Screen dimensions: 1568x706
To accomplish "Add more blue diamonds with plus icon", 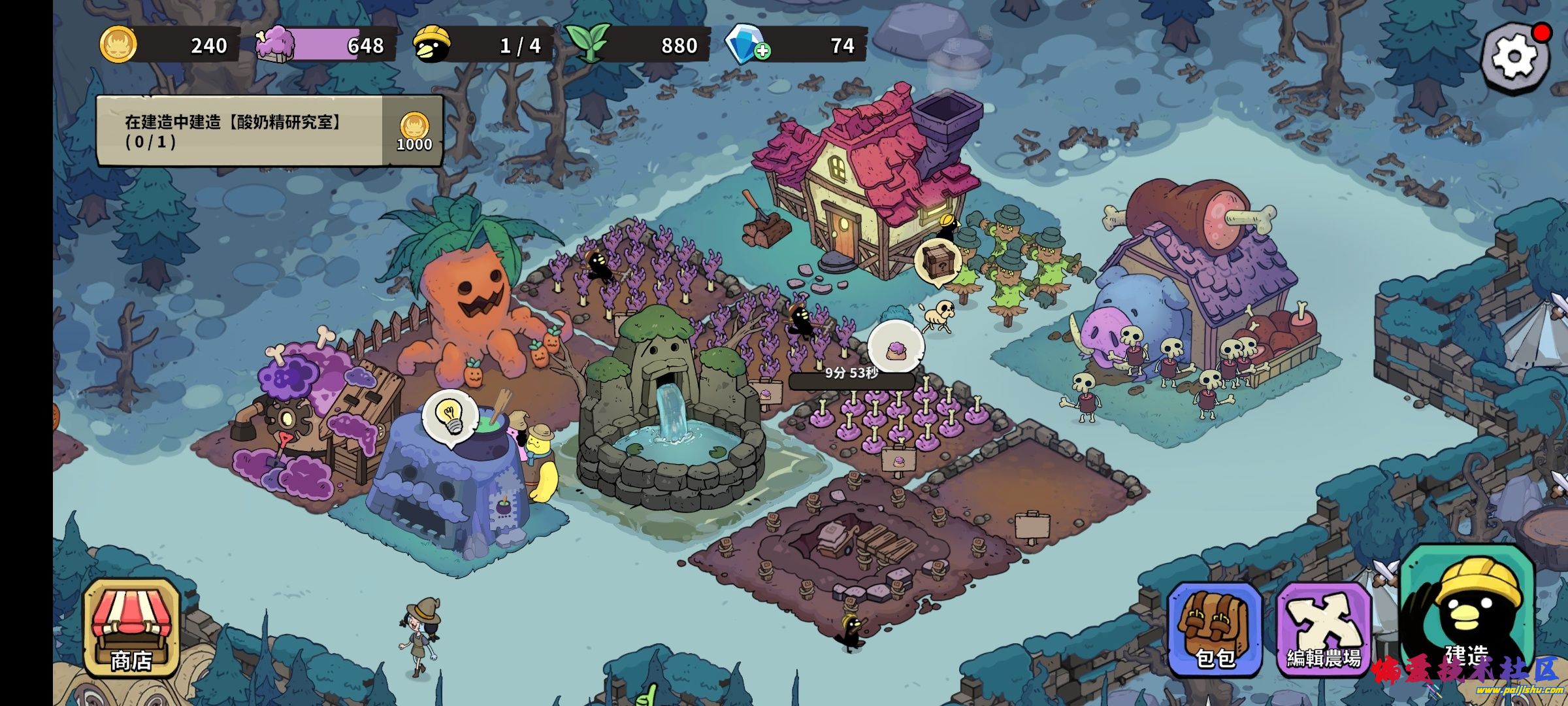I will click(x=762, y=51).
